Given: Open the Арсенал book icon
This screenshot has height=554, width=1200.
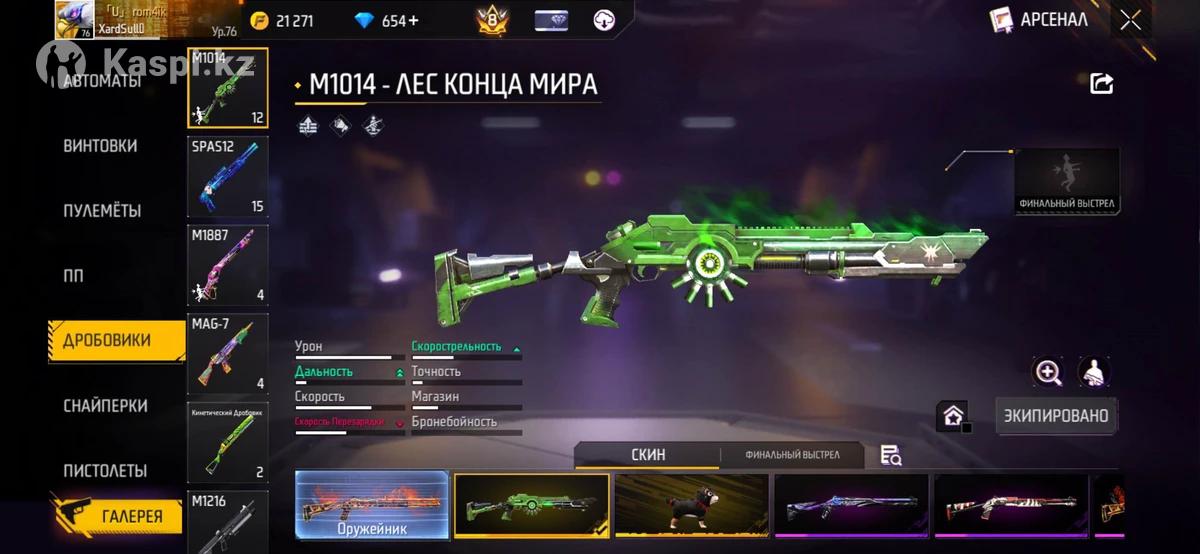Looking at the screenshot, I should pyautogui.click(x=1001, y=20).
